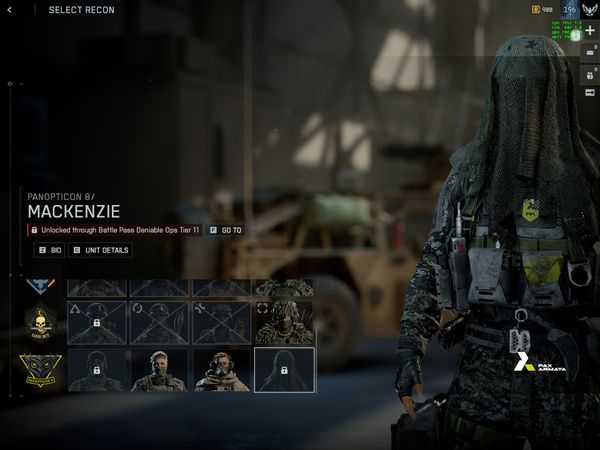The width and height of the screenshot is (600, 450).
Task: Select the yellow owl Panopticon faction icon
Action: pos(39,371)
